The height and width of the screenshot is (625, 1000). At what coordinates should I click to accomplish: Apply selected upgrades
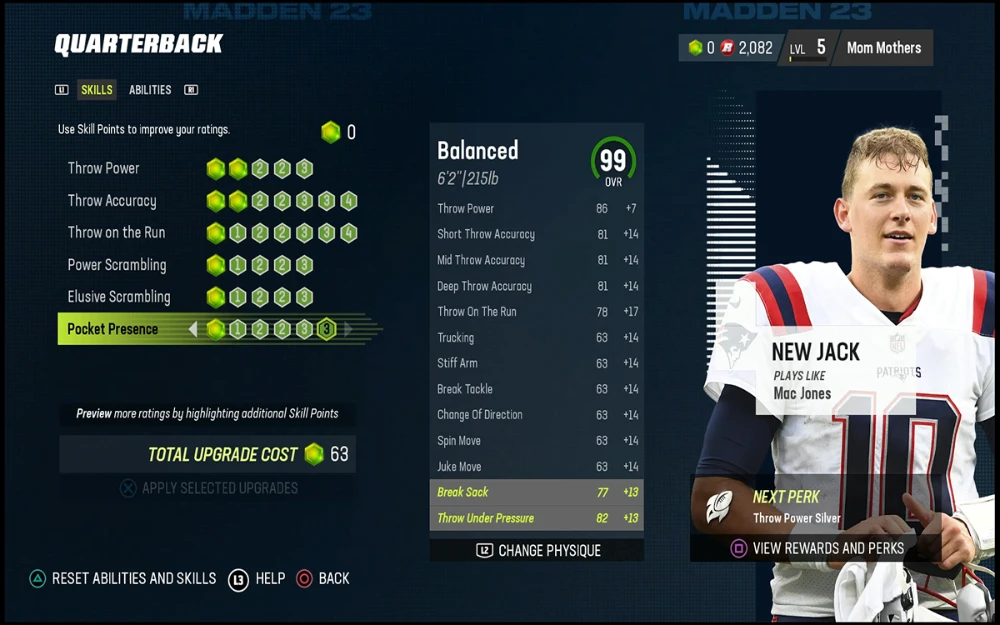tap(209, 488)
